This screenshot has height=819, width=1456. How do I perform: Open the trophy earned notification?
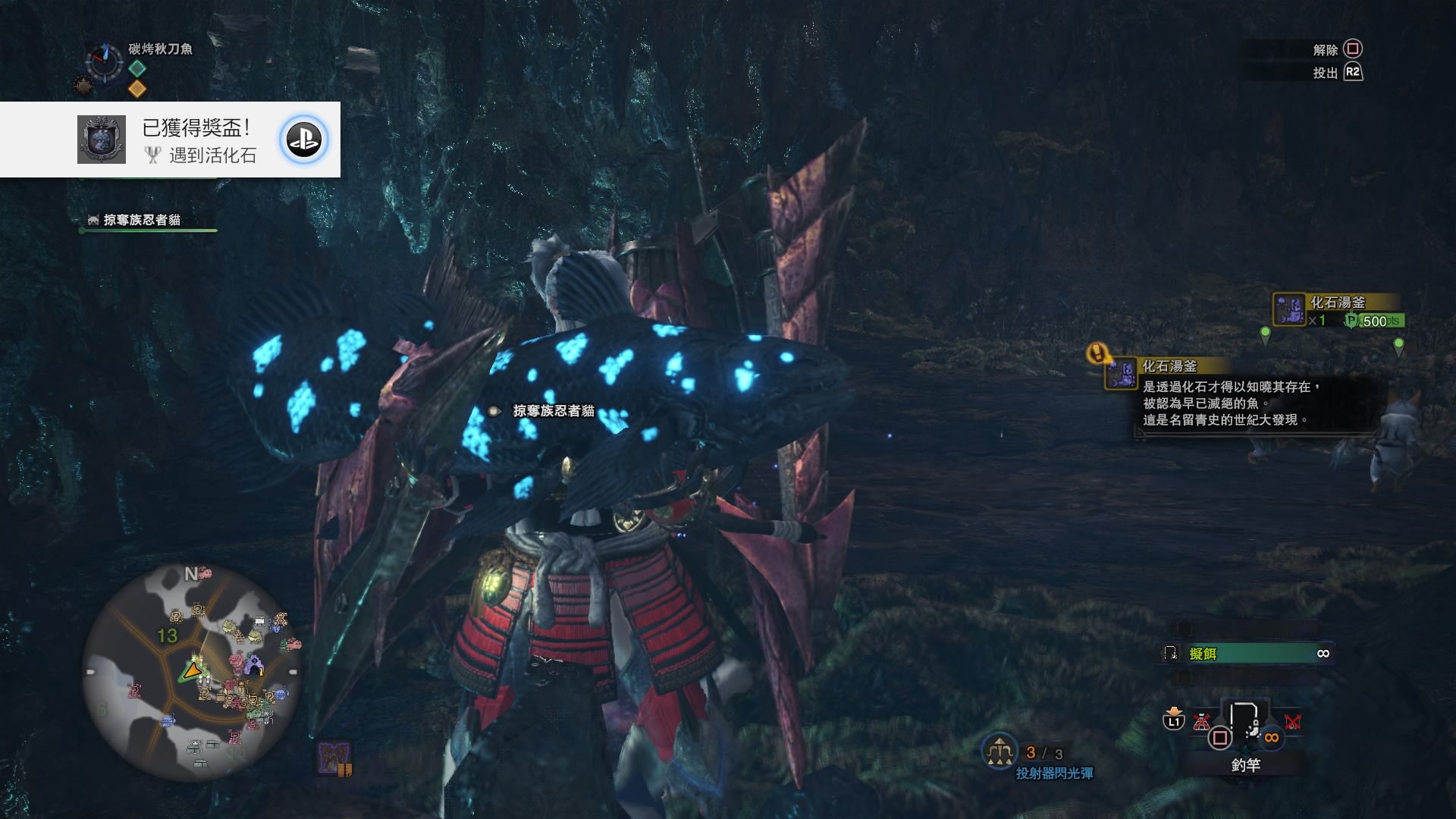coord(170,140)
